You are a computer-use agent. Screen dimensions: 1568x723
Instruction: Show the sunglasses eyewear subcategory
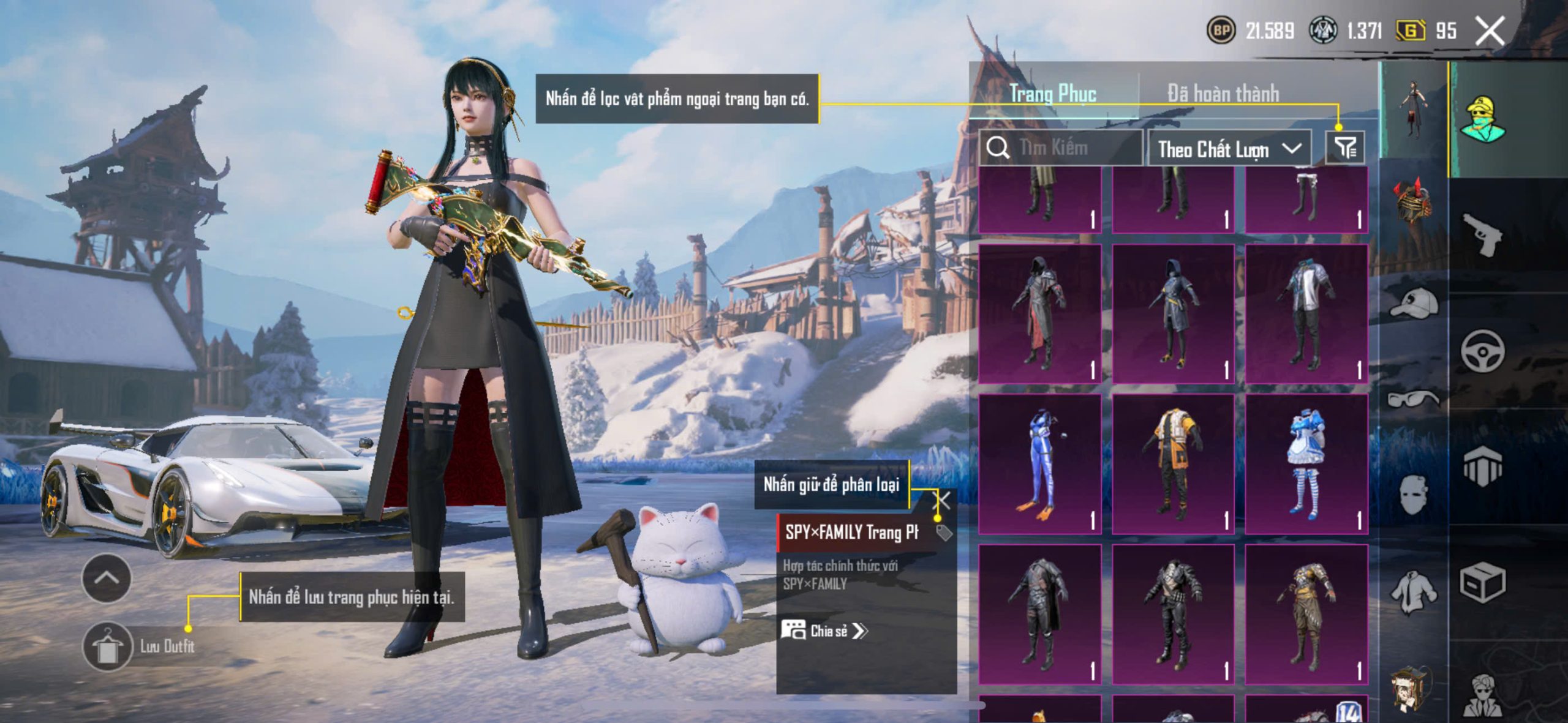1414,400
